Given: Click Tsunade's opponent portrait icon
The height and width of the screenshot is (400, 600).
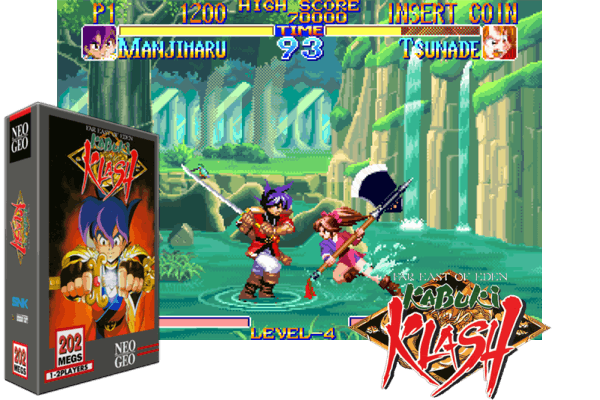Looking at the screenshot, I should point(500,43).
